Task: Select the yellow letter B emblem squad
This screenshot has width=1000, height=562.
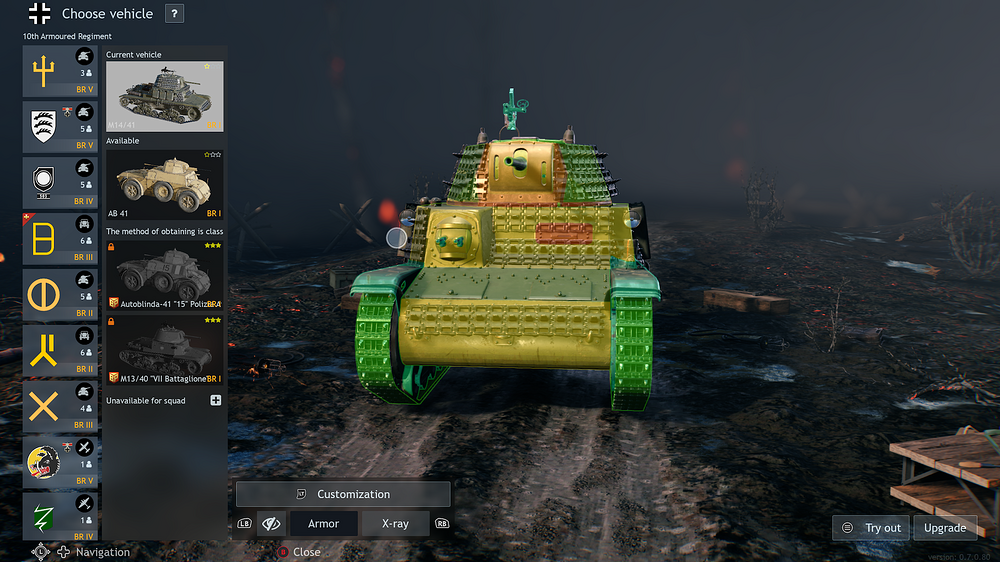Action: click(60, 239)
